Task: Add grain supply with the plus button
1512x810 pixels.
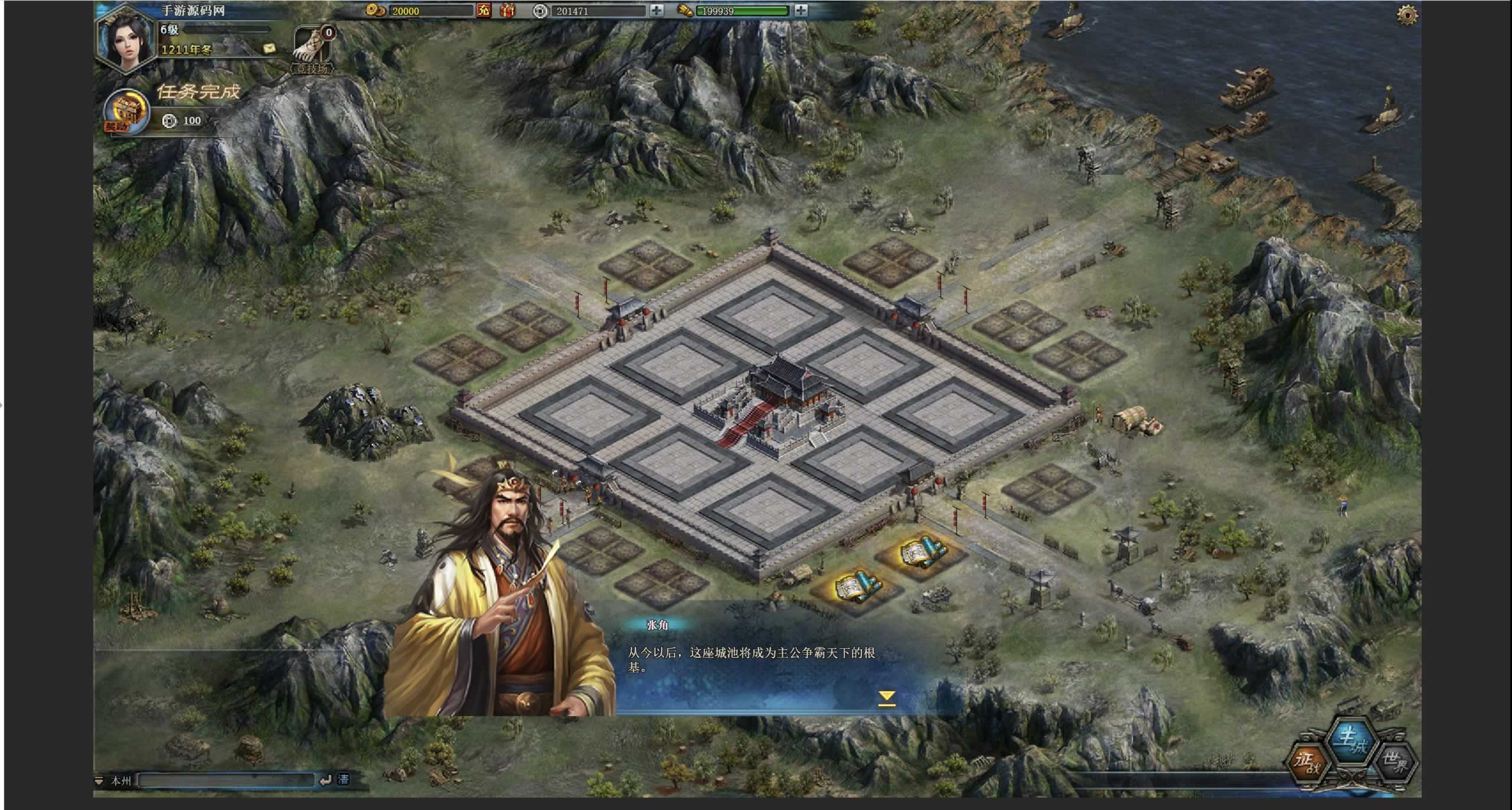Action: click(801, 10)
